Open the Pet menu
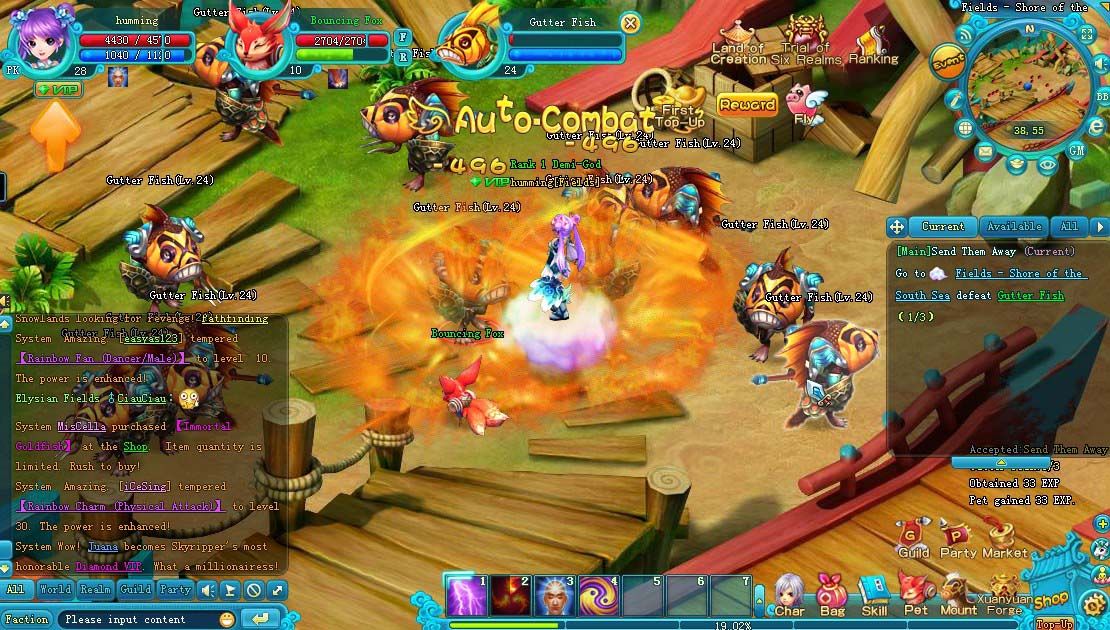 click(916, 594)
